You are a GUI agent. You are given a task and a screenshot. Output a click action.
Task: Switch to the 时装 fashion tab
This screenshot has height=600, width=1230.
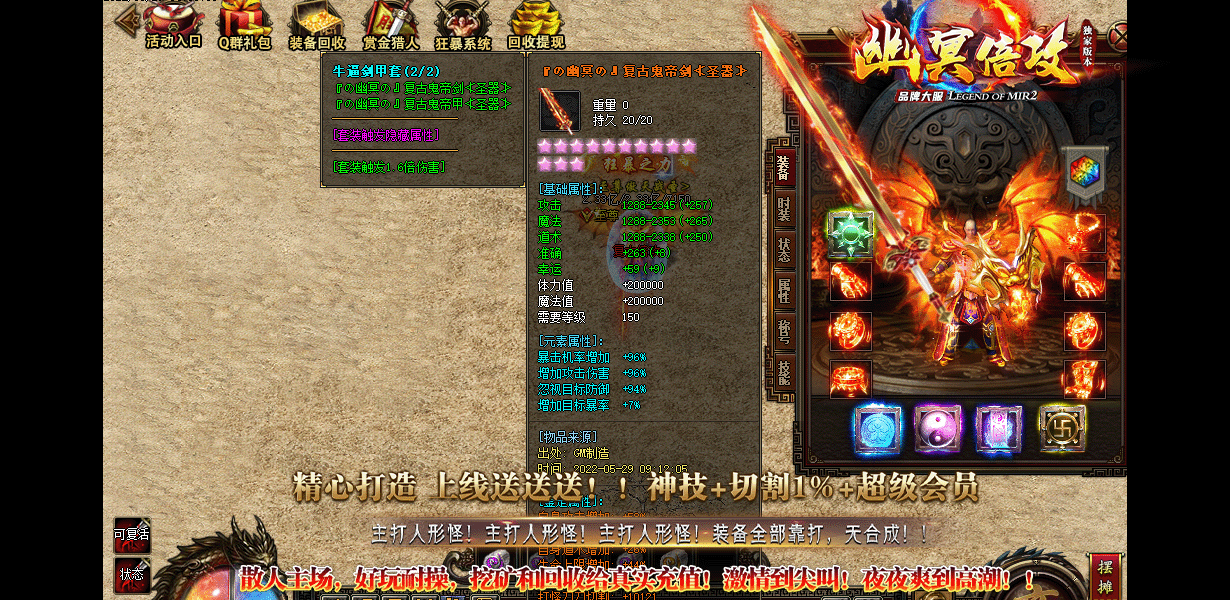pyautogui.click(x=783, y=210)
